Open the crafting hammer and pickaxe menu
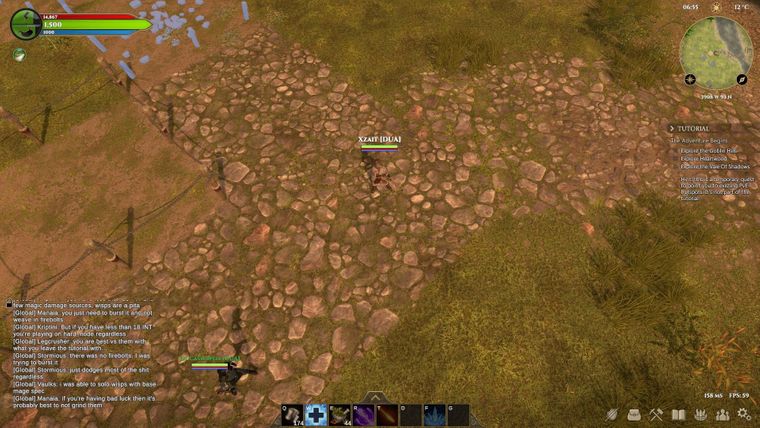This screenshot has height=428, width=760. (x=656, y=414)
